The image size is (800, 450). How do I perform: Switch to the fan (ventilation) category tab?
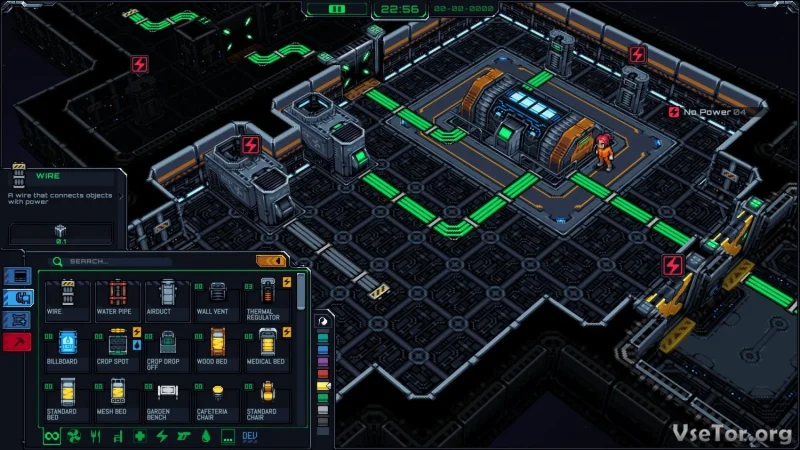coord(73,437)
